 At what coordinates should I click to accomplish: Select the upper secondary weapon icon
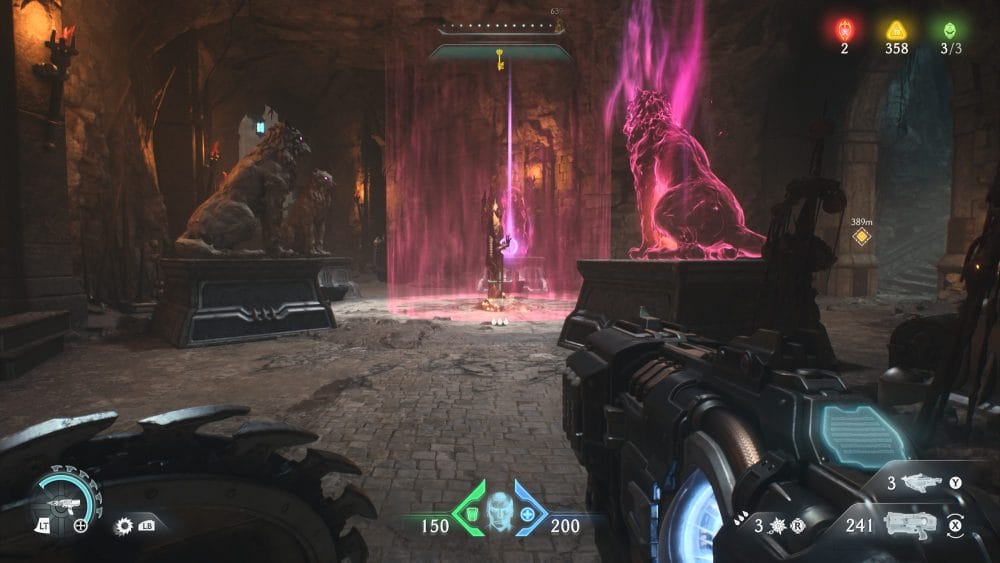921,484
